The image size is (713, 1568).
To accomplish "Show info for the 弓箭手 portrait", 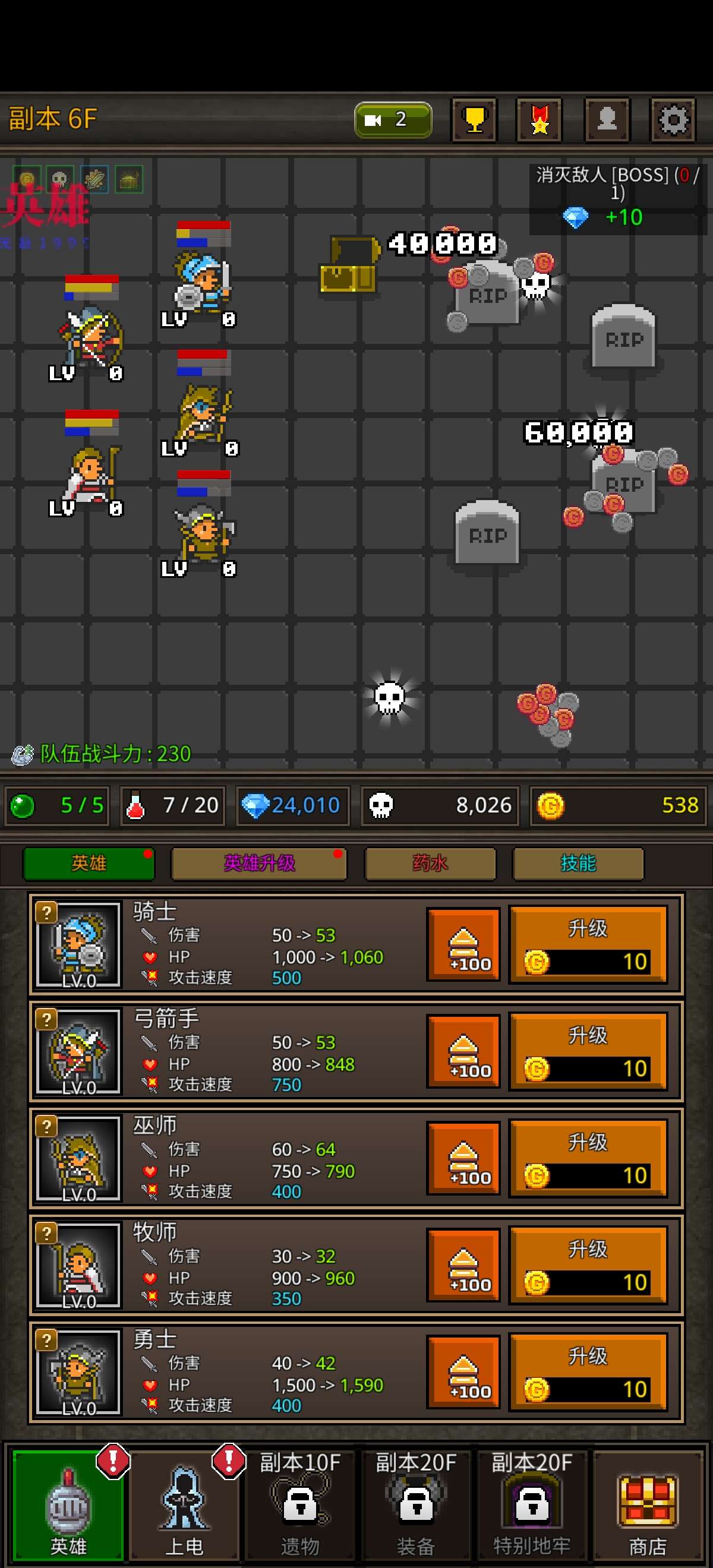I will [78, 1051].
